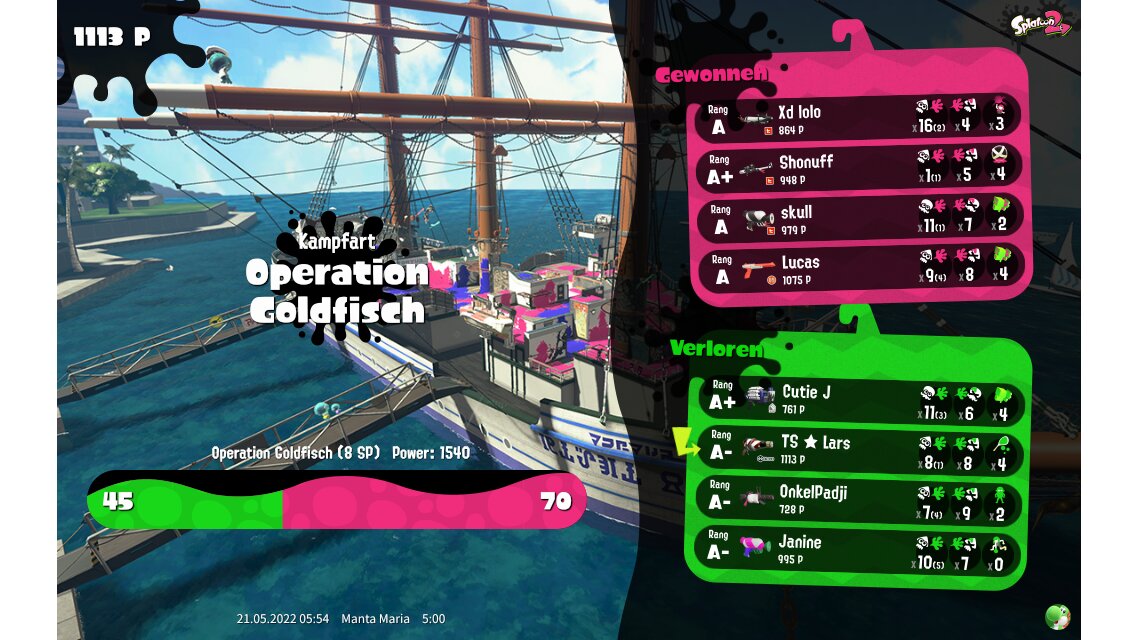The height and width of the screenshot is (640, 1138).
Task: Open Lucas's result row
Action: point(860,267)
